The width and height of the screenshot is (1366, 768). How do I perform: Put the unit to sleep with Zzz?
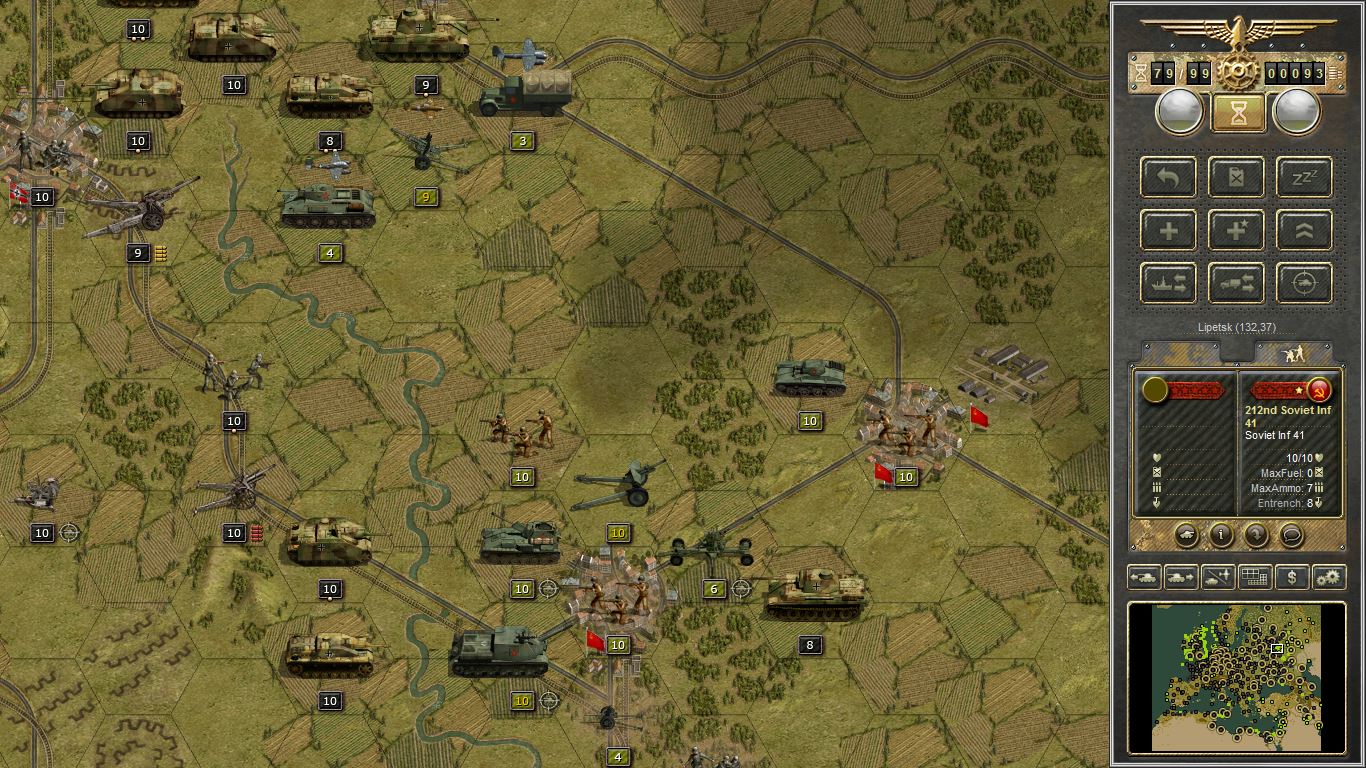[x=1303, y=177]
